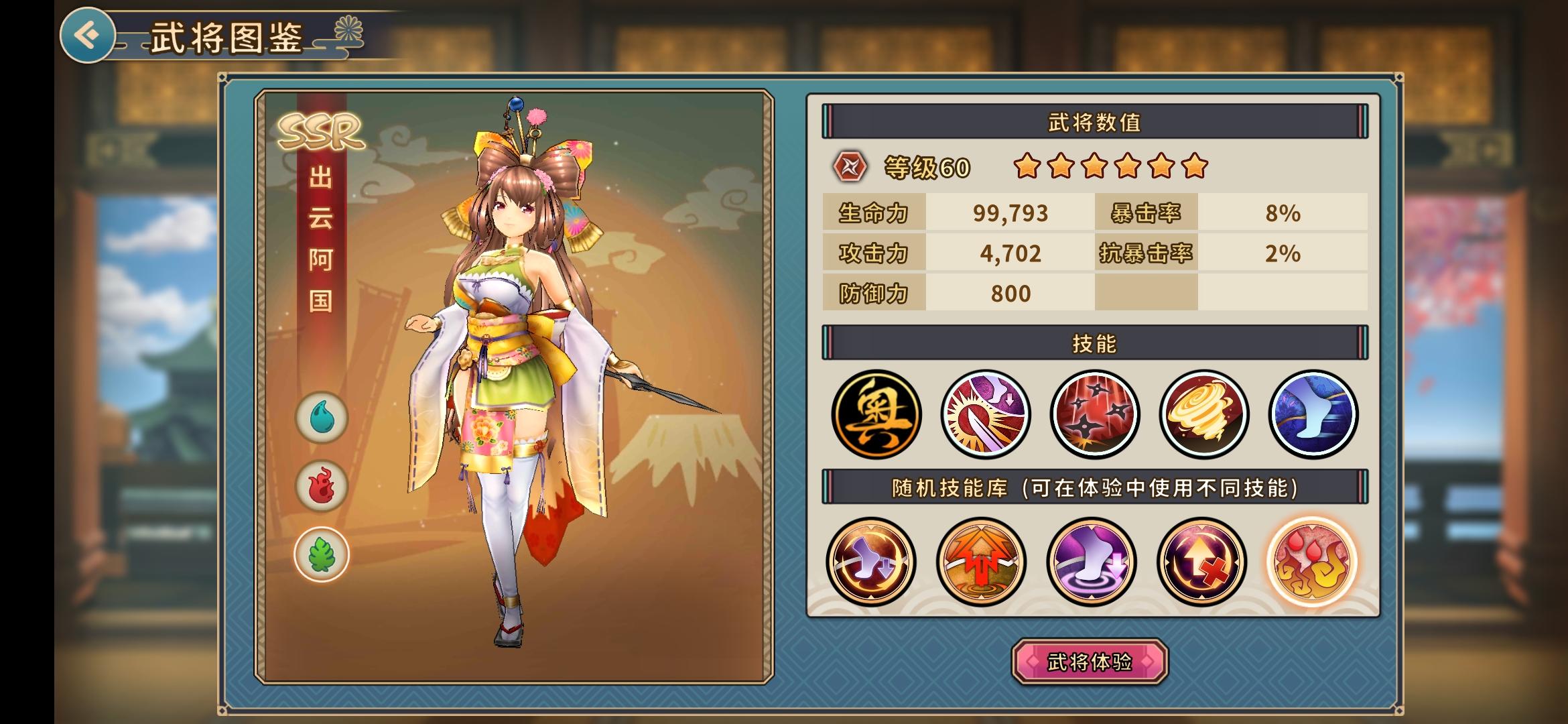Viewport: 1568px width, 724px height.
Task: Show the shuriken throw skill details
Action: point(1094,414)
